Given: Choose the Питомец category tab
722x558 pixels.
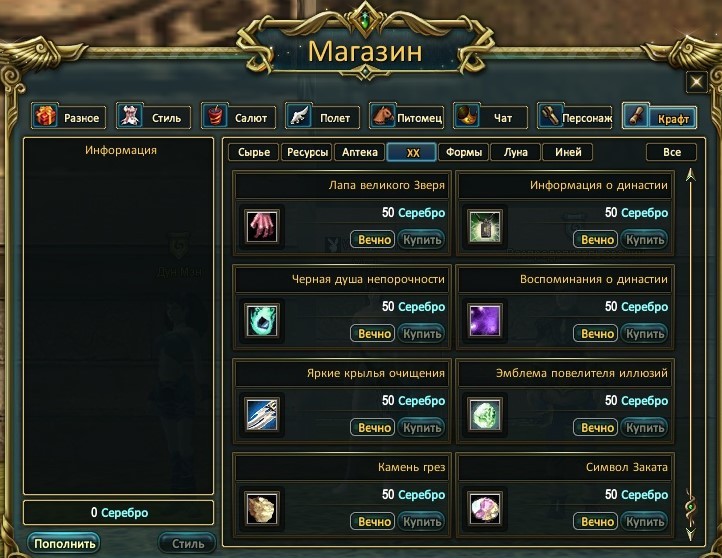Looking at the screenshot, I should (406, 117).
